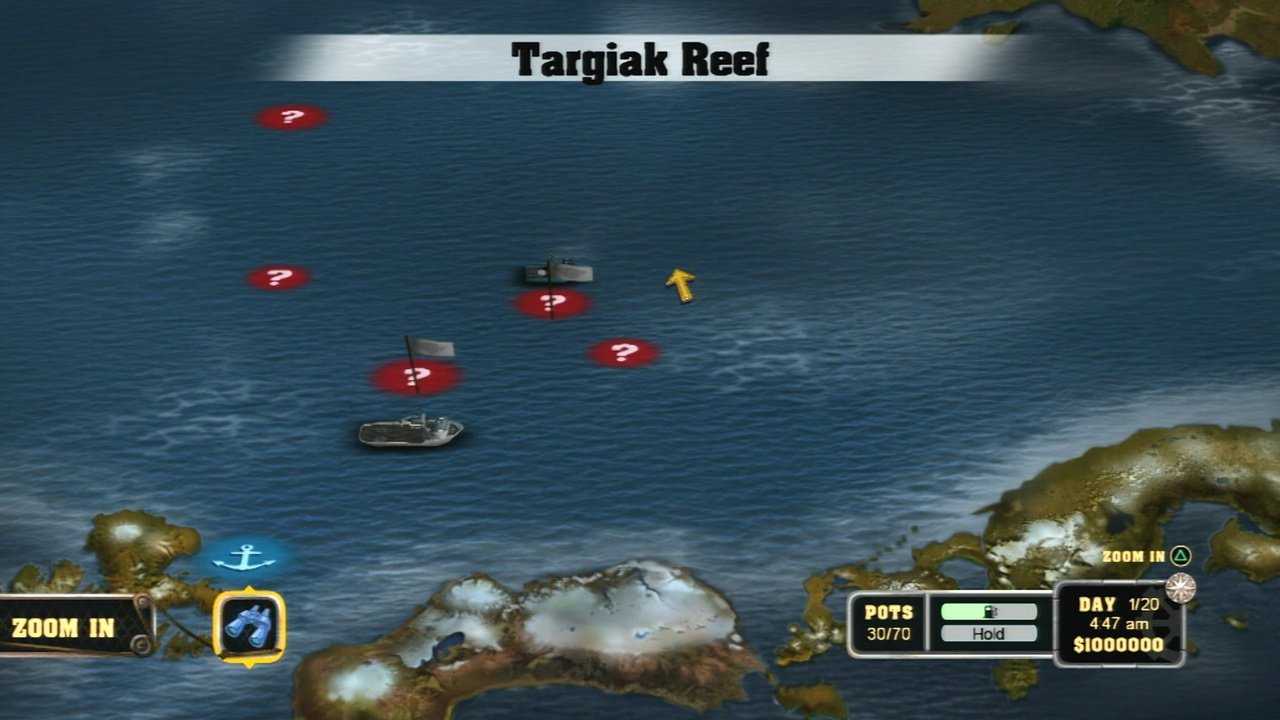Select the topmost red question mark fishing spot

click(290, 116)
